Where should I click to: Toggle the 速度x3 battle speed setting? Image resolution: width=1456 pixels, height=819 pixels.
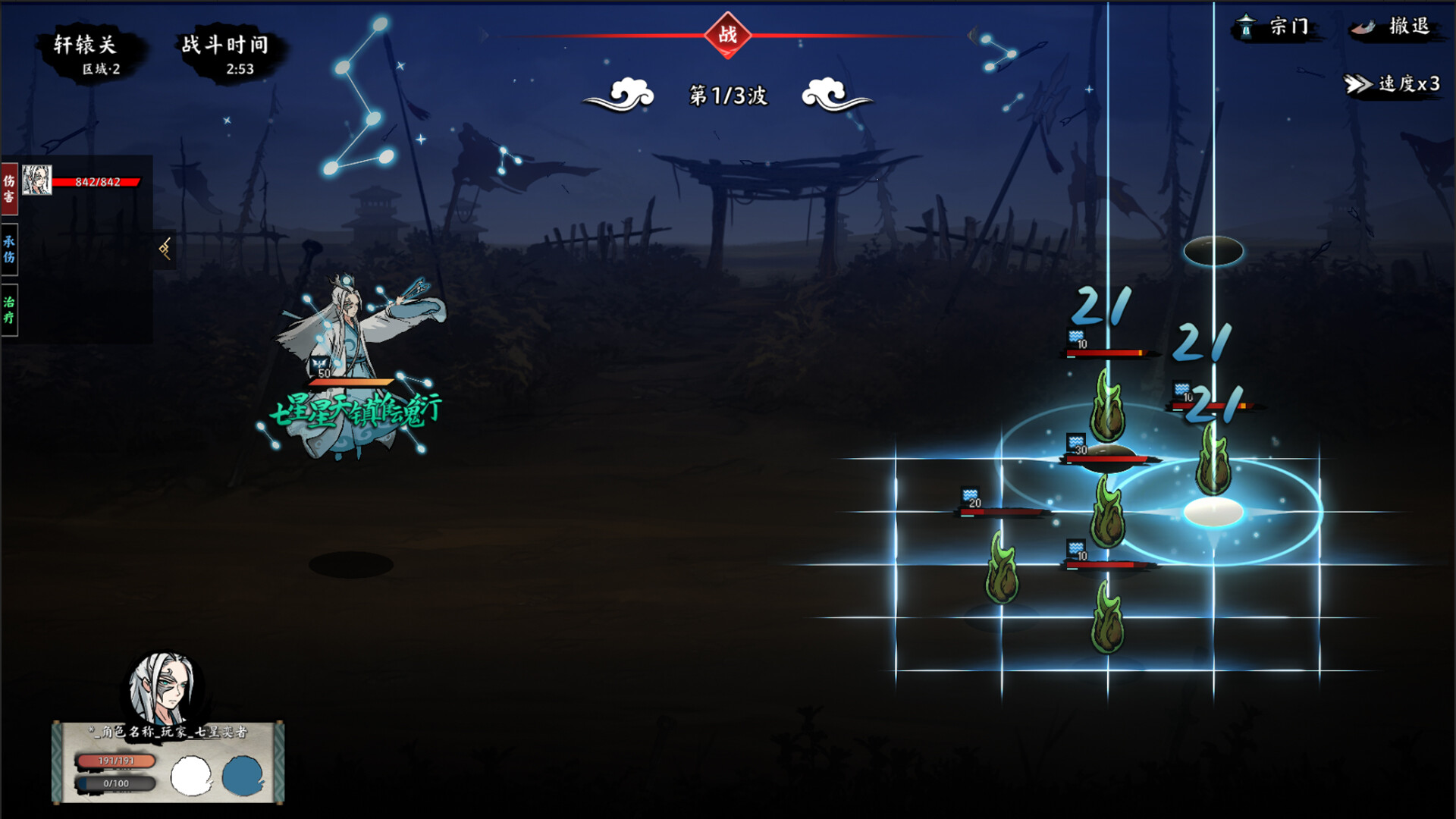click(x=1401, y=86)
